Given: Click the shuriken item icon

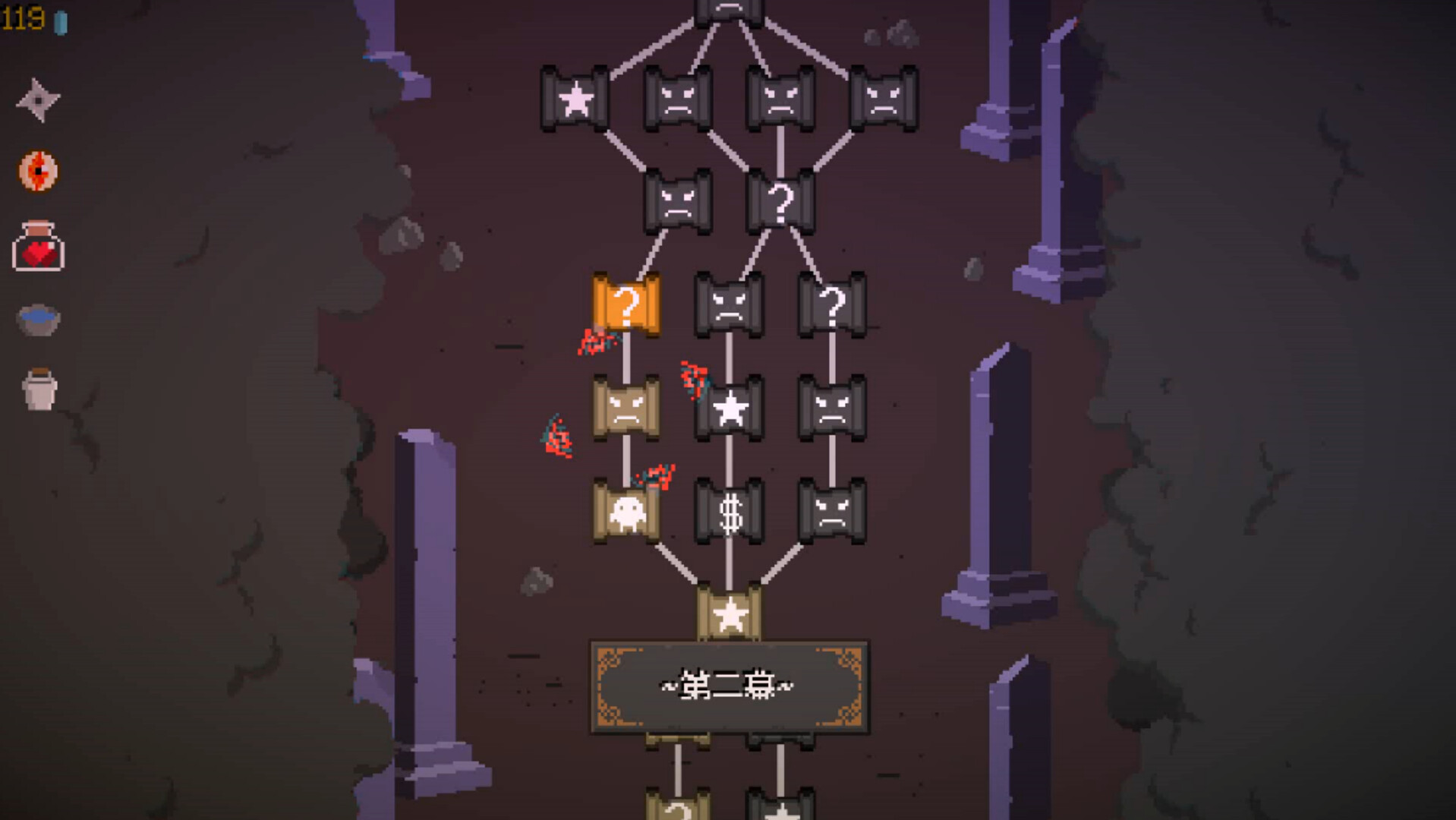Looking at the screenshot, I should coord(38,99).
